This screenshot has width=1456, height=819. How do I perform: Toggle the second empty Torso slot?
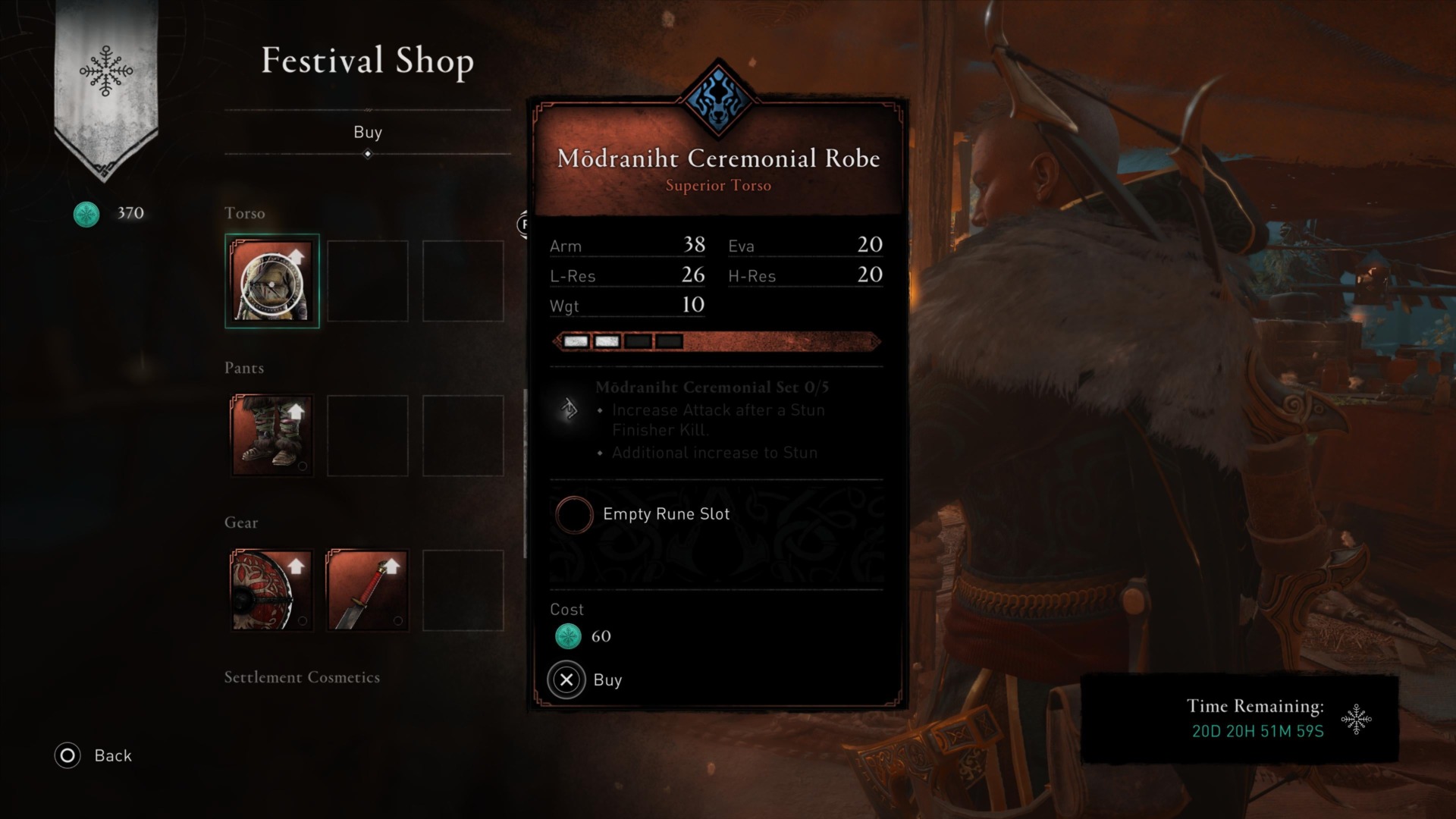[x=367, y=281]
